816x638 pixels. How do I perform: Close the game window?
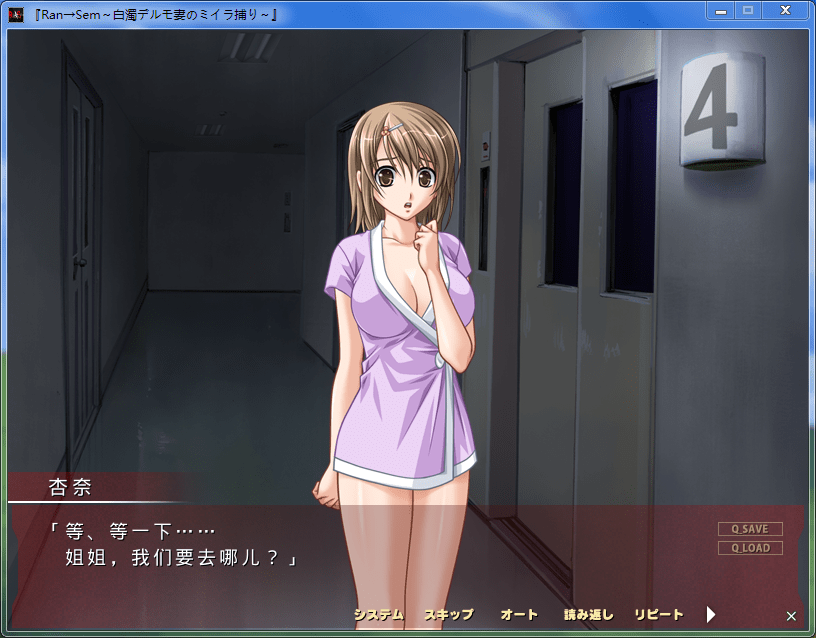785,10
